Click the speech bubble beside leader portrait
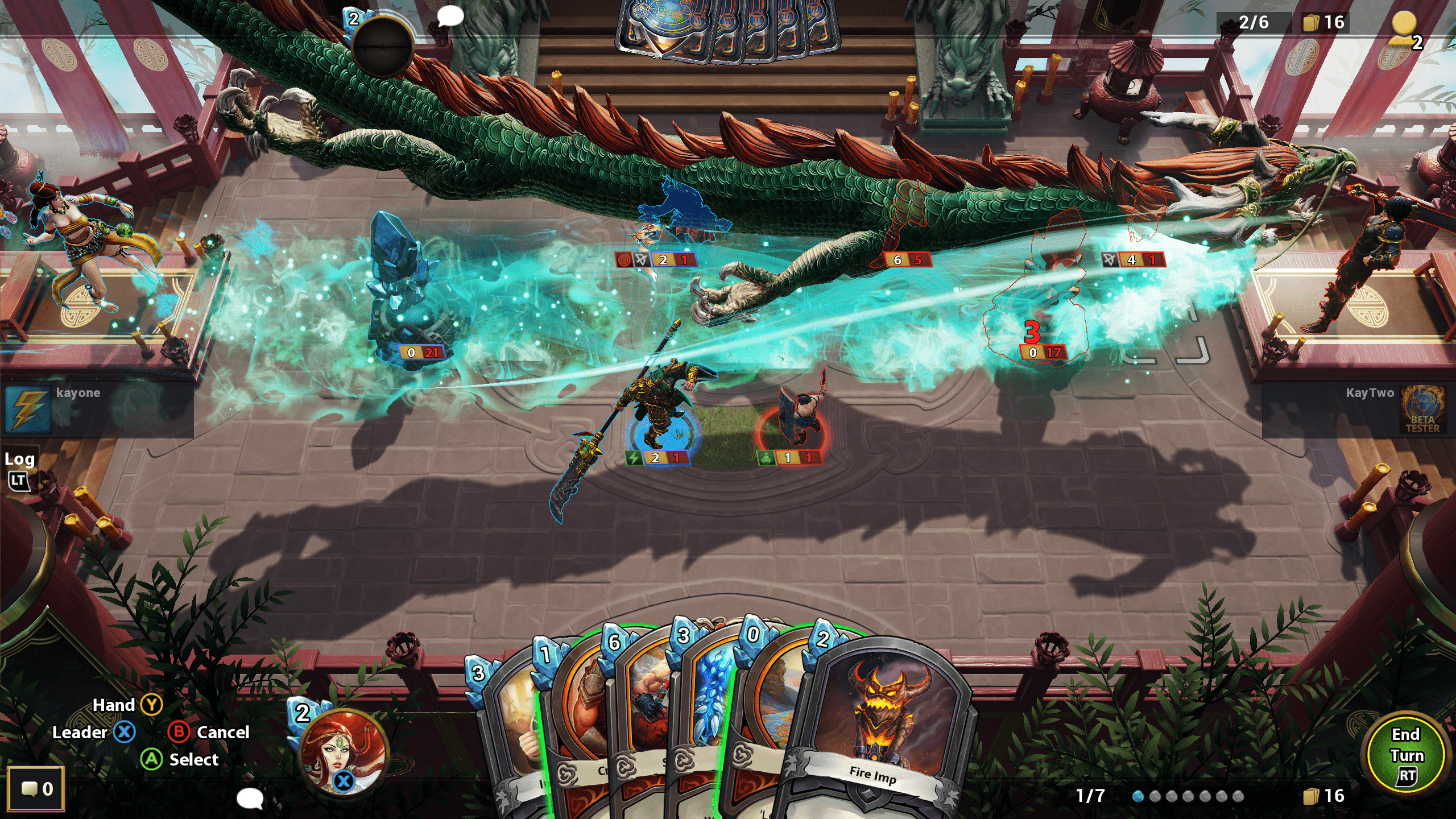The height and width of the screenshot is (819, 1456). point(250,798)
